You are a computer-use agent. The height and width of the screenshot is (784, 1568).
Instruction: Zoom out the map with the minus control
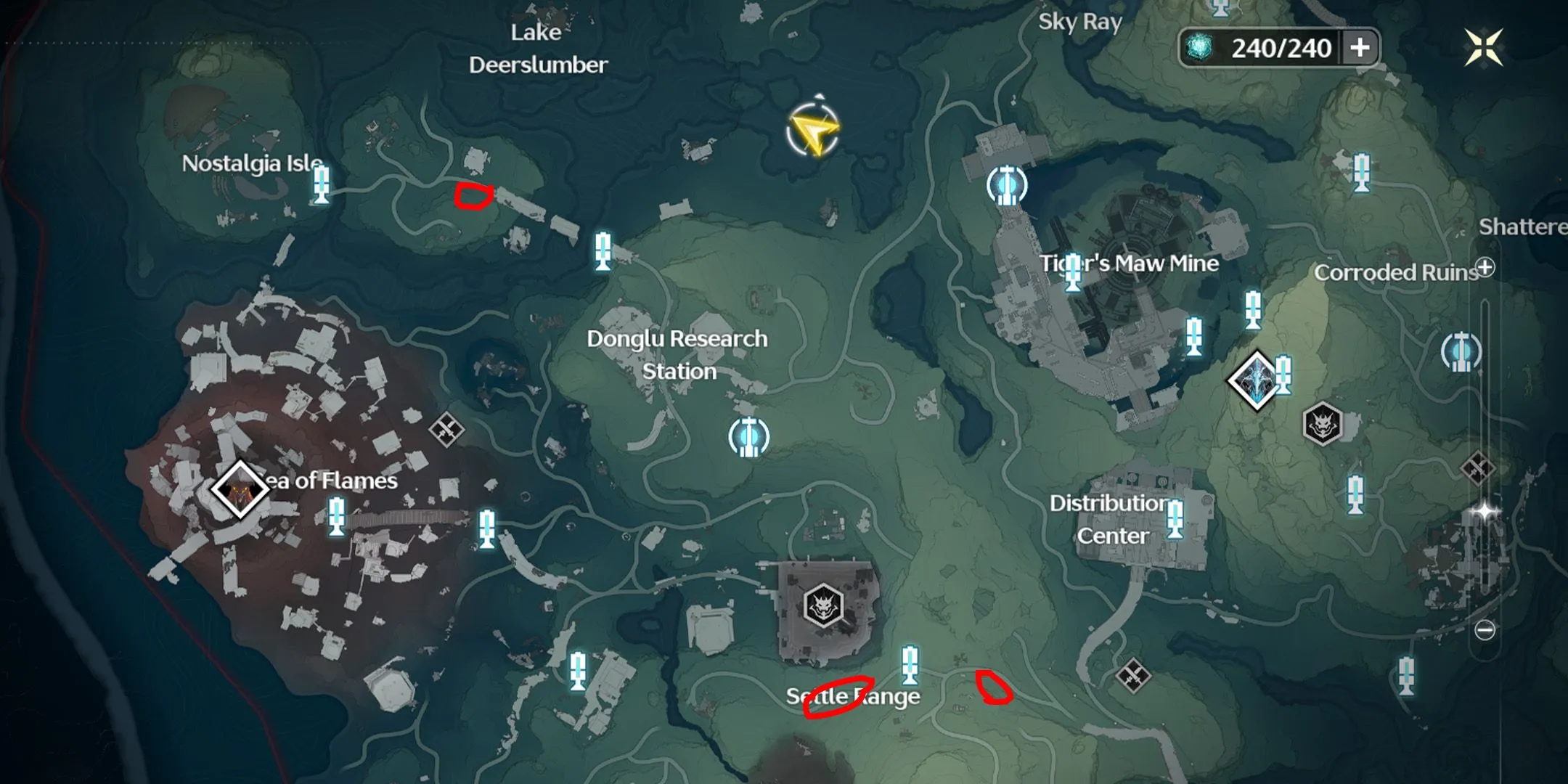point(1485,629)
